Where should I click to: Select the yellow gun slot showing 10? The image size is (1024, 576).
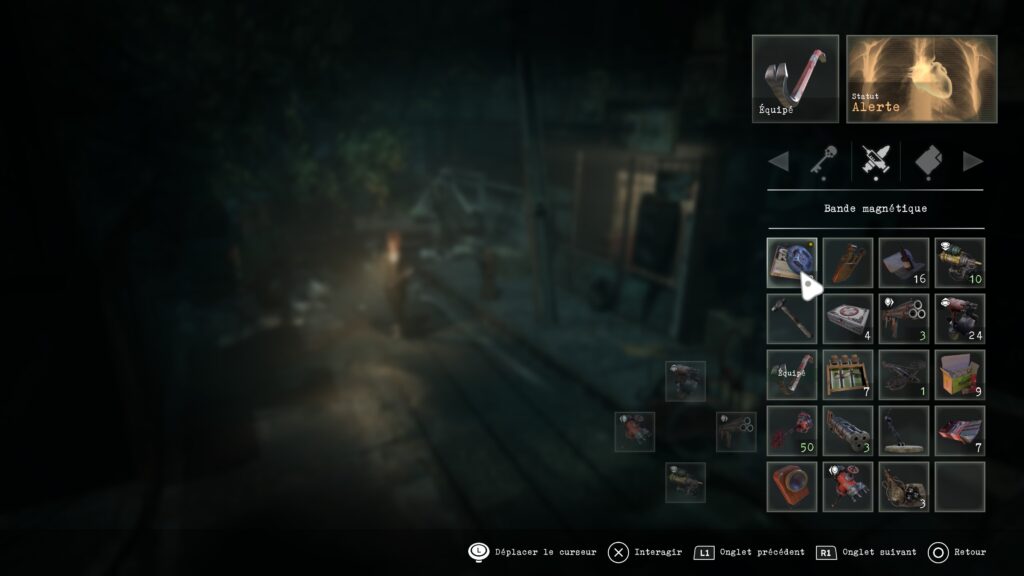pyautogui.click(x=960, y=263)
